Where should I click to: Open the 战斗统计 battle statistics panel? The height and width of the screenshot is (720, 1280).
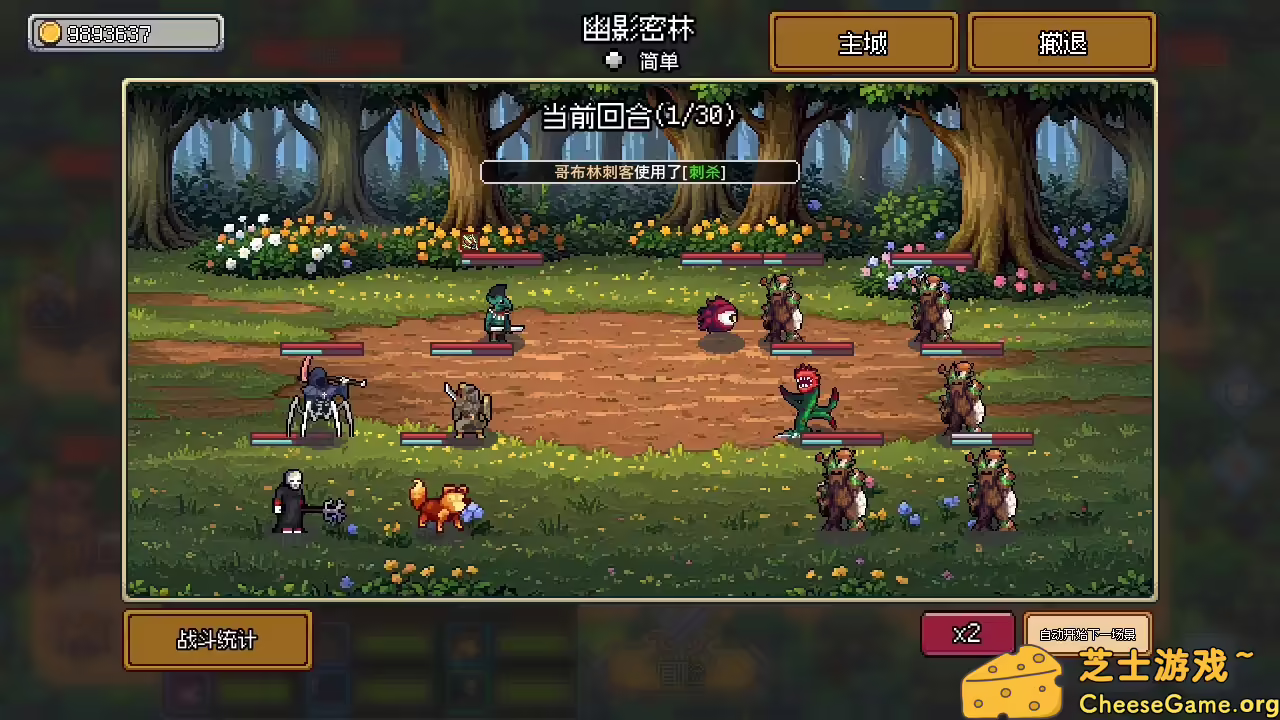point(217,640)
